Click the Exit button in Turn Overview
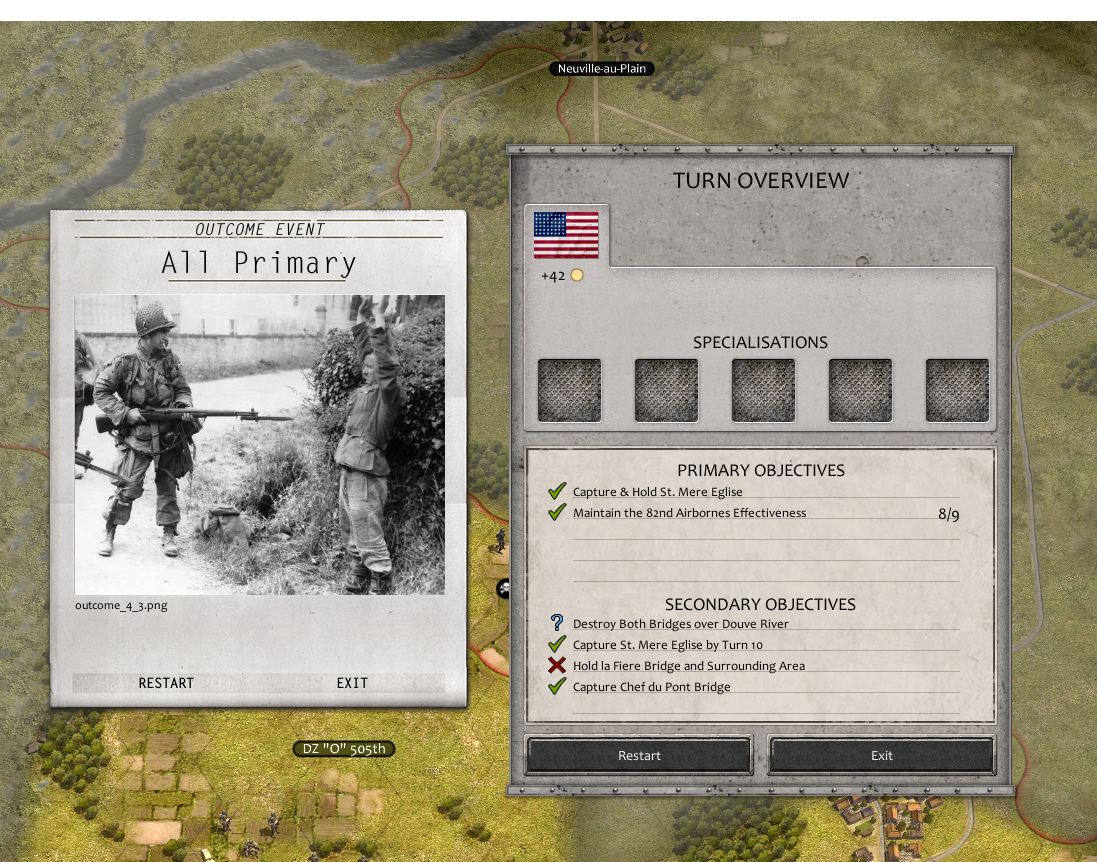Screen dimensions: 1097x862 pyautogui.click(x=881, y=755)
